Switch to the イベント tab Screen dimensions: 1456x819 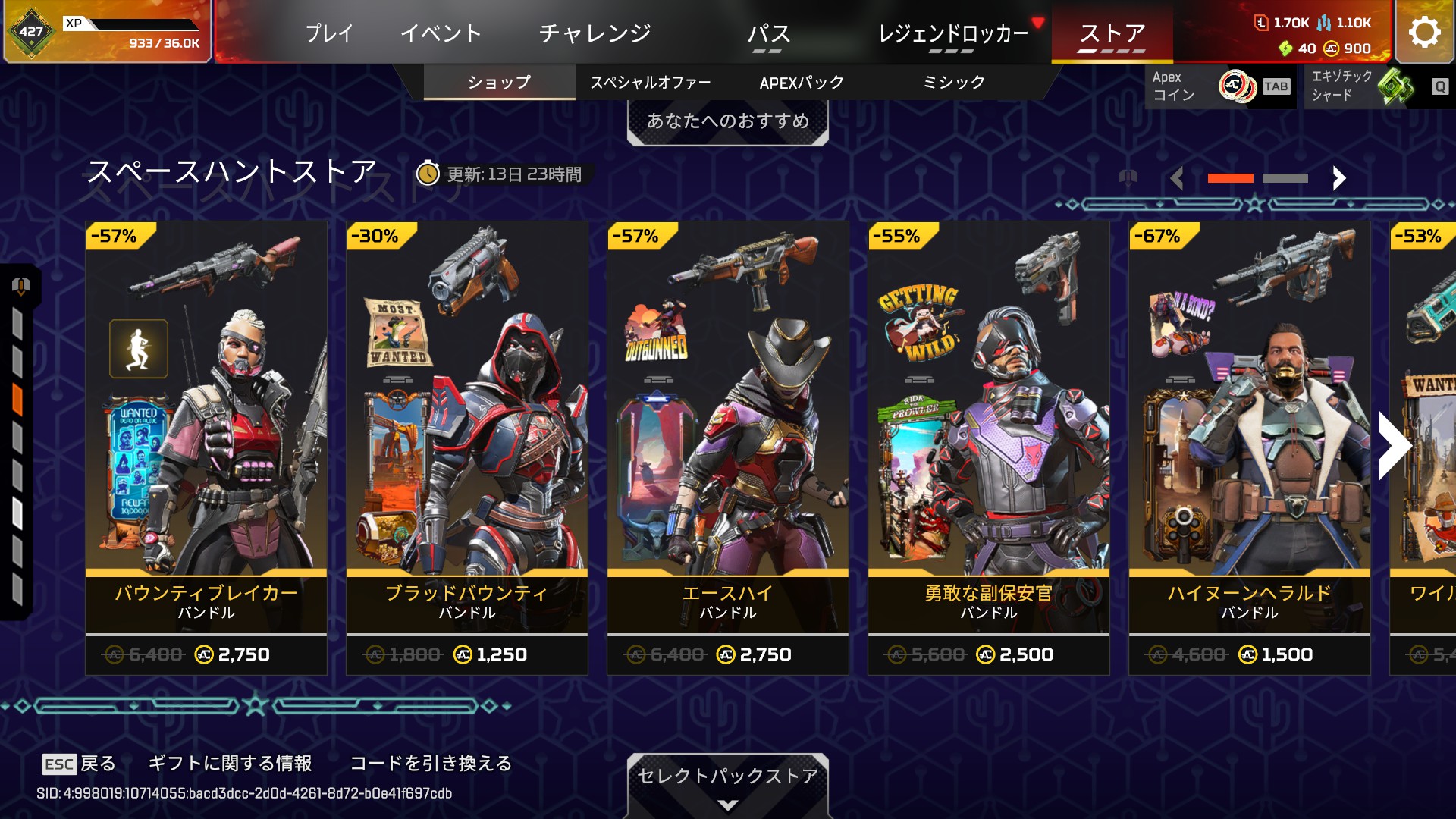(441, 33)
